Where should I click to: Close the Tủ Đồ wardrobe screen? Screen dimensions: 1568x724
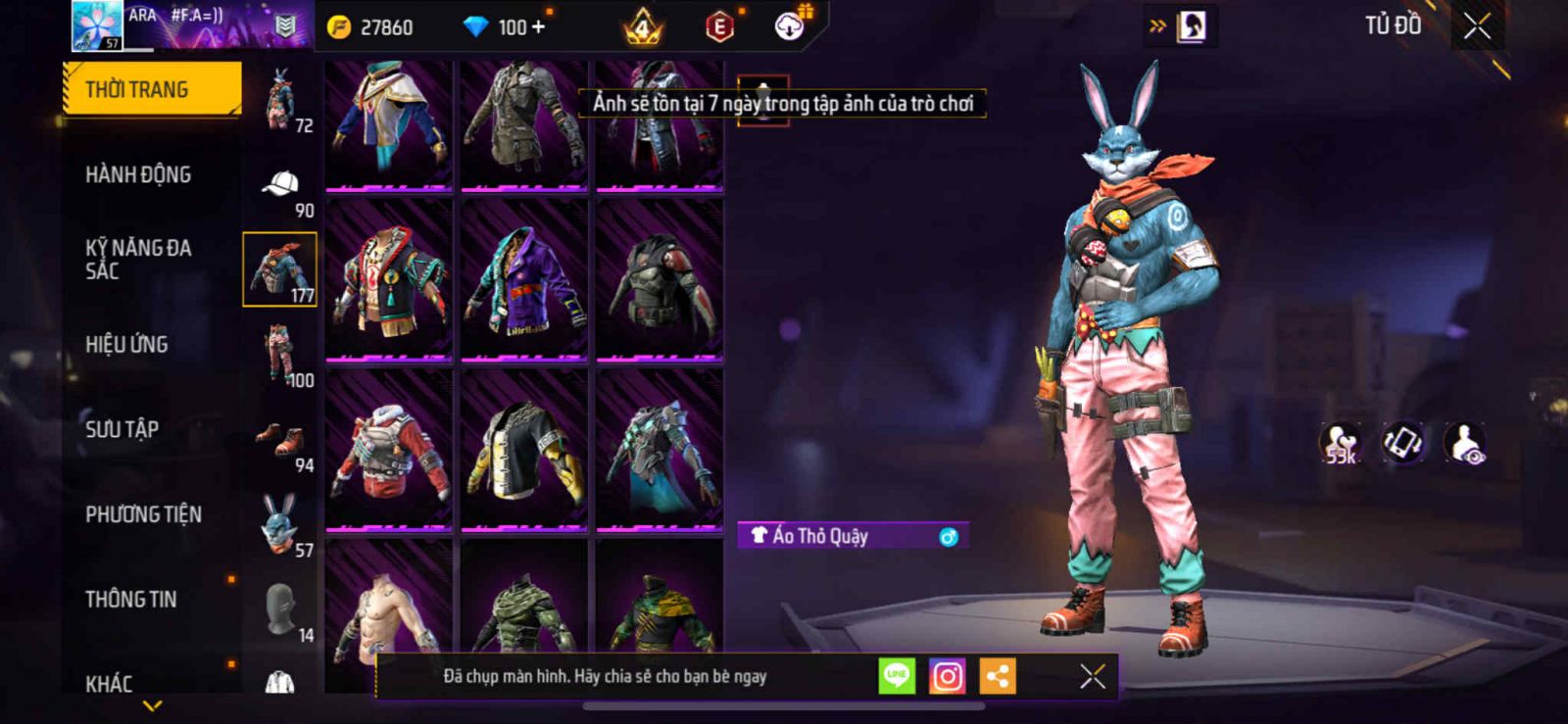point(1477,26)
